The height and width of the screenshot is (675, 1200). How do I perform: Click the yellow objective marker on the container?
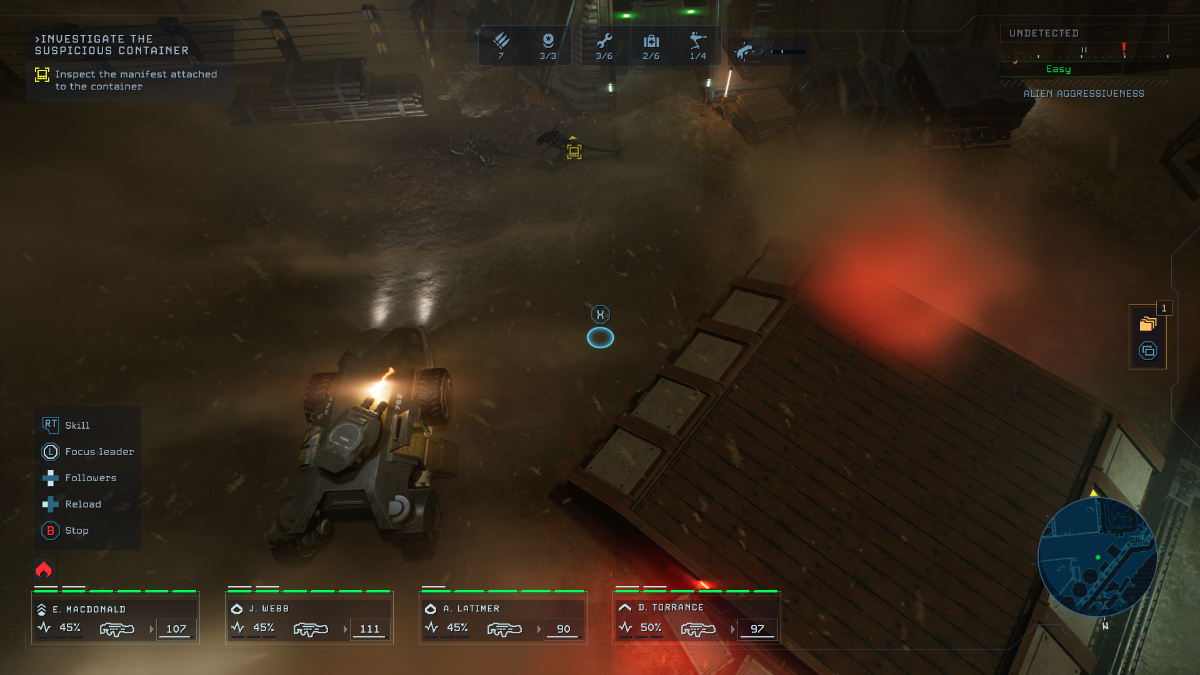574,151
